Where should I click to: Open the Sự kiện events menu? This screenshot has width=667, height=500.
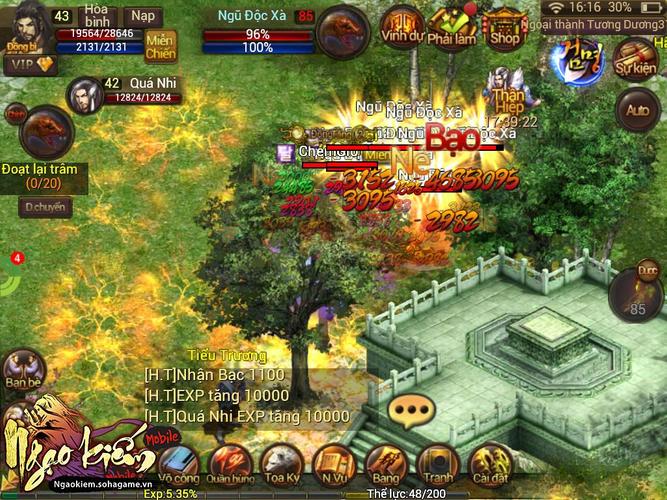pos(635,57)
